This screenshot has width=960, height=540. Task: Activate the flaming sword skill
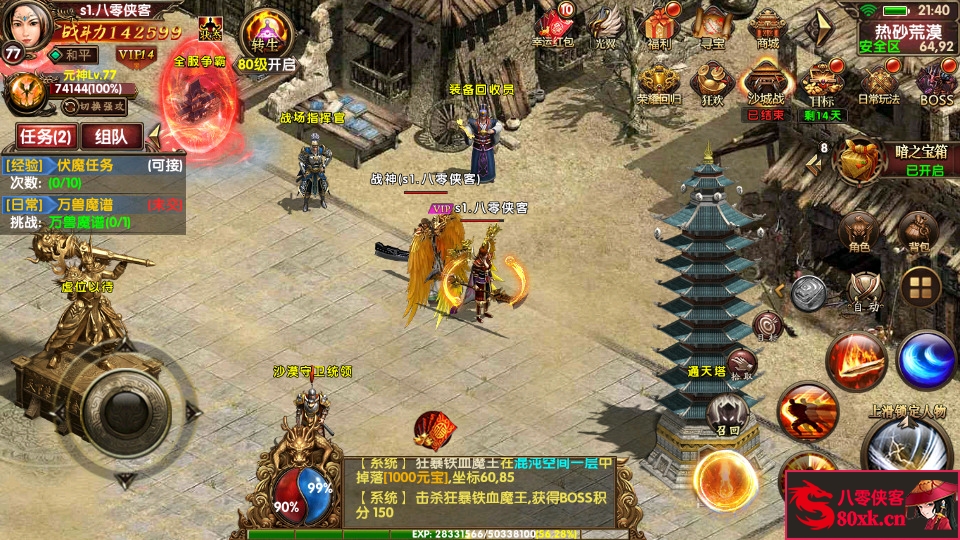coord(856,360)
